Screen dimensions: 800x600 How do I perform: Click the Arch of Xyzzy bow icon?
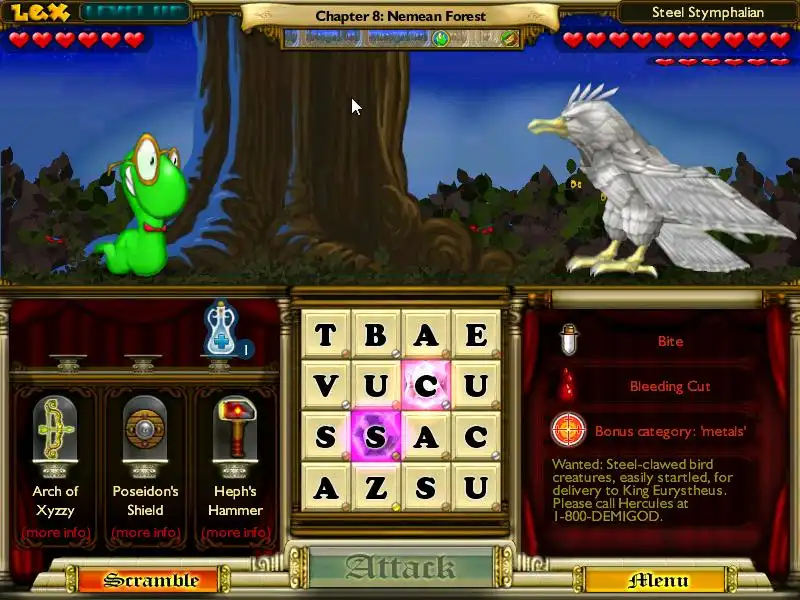point(55,432)
